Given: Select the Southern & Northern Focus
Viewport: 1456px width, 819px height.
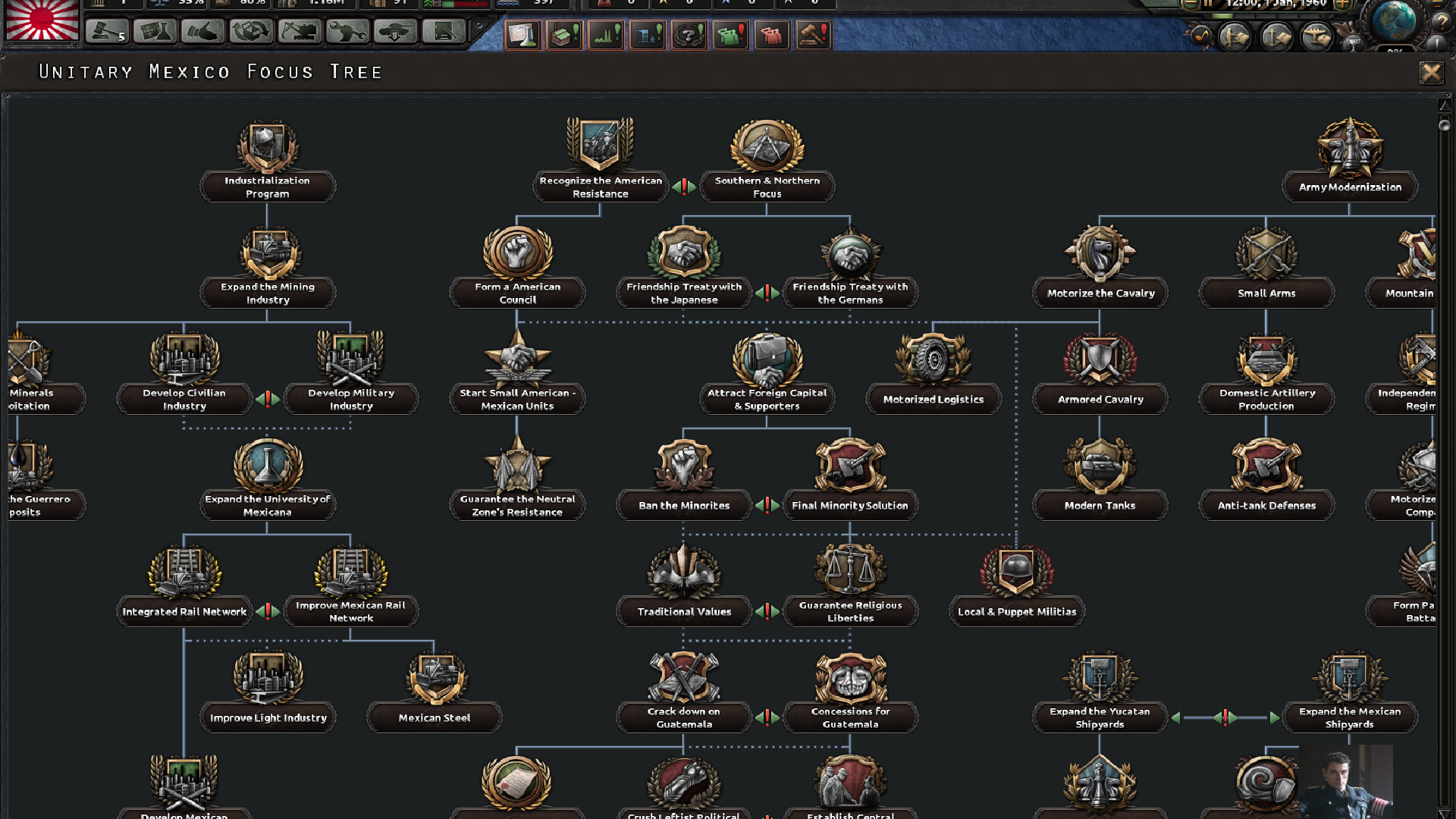Looking at the screenshot, I should 767,161.
